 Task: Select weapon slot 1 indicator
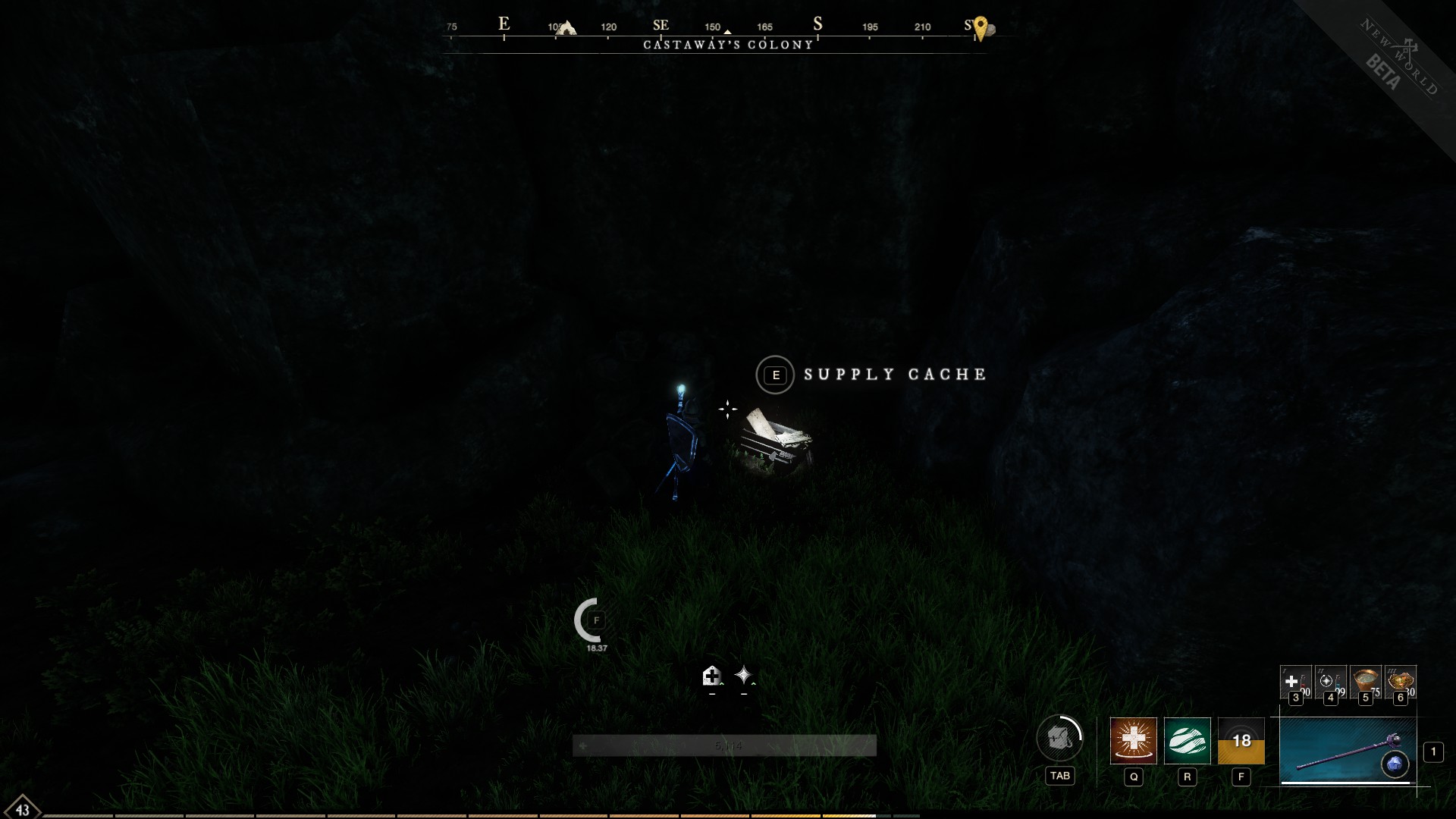point(1434,752)
